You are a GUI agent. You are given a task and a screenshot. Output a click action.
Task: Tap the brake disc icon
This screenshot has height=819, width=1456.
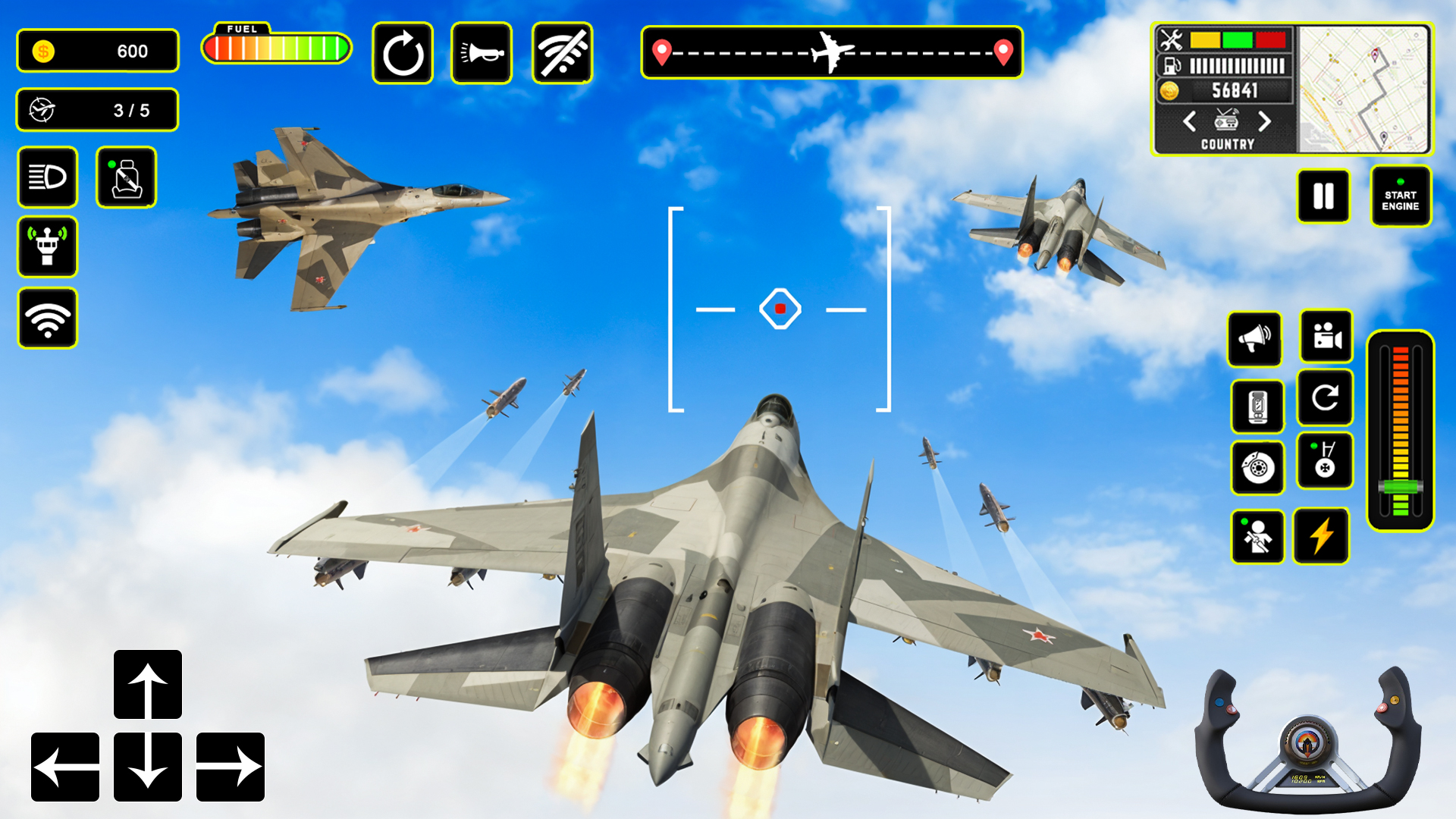coord(1257,468)
